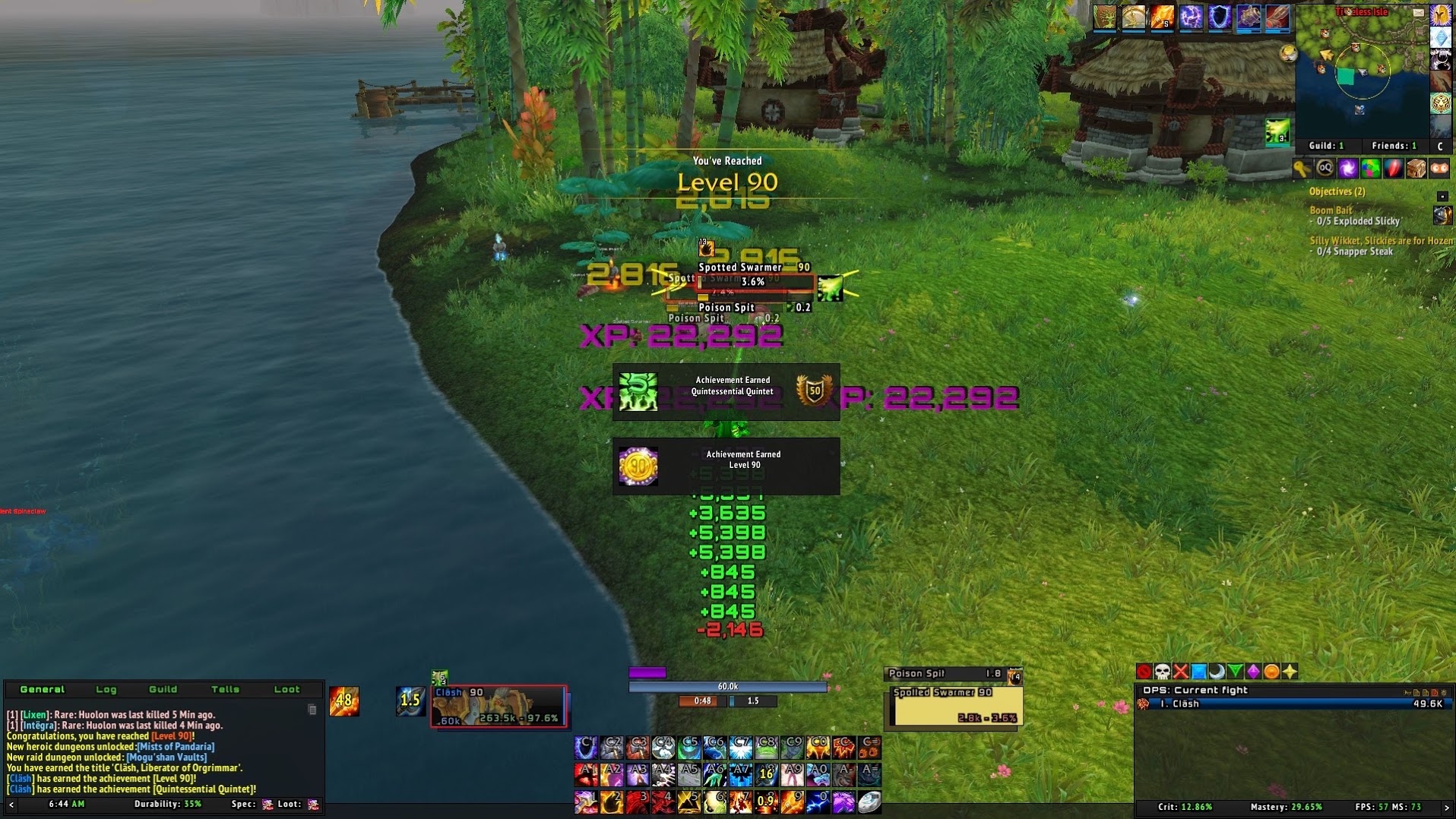
Task: Open the Guild roster counter
Action: pyautogui.click(x=1326, y=146)
